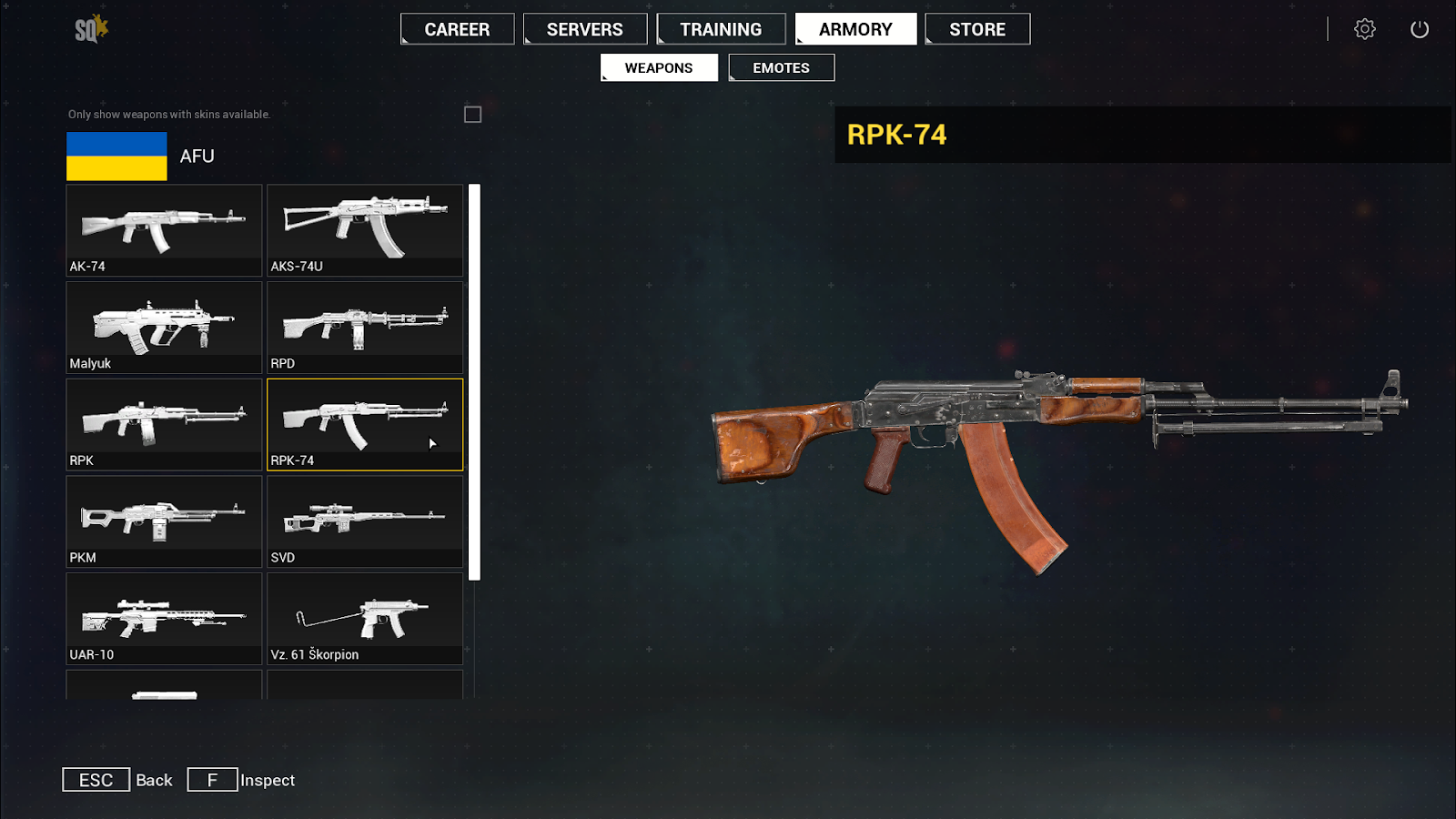
Task: Open the settings gear icon
Action: point(1364,28)
